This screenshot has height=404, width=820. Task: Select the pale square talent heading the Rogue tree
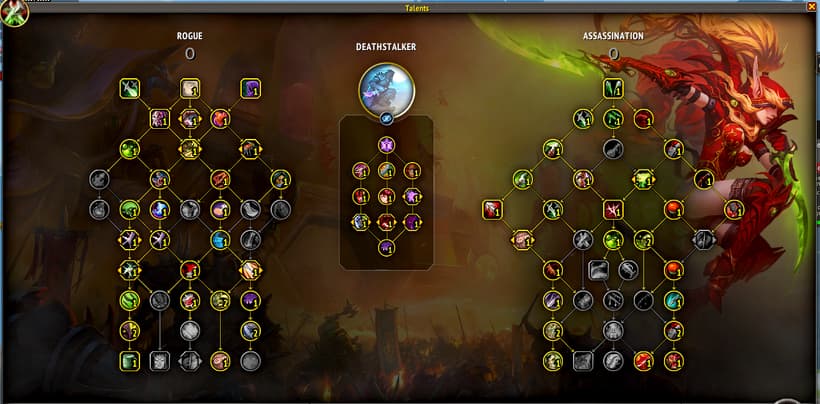pyautogui.click(x=190, y=89)
